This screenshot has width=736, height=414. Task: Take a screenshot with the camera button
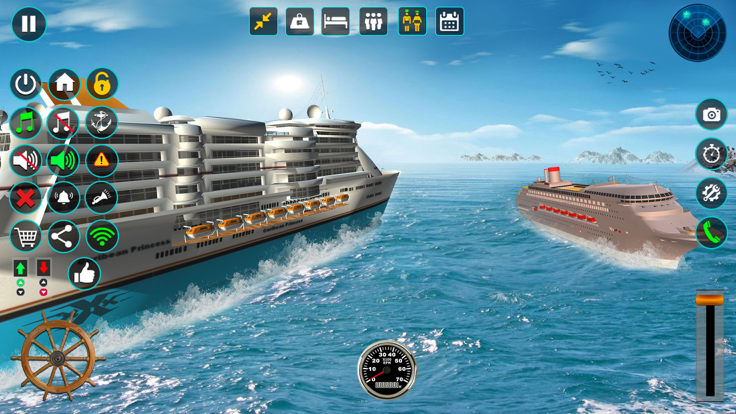(711, 115)
